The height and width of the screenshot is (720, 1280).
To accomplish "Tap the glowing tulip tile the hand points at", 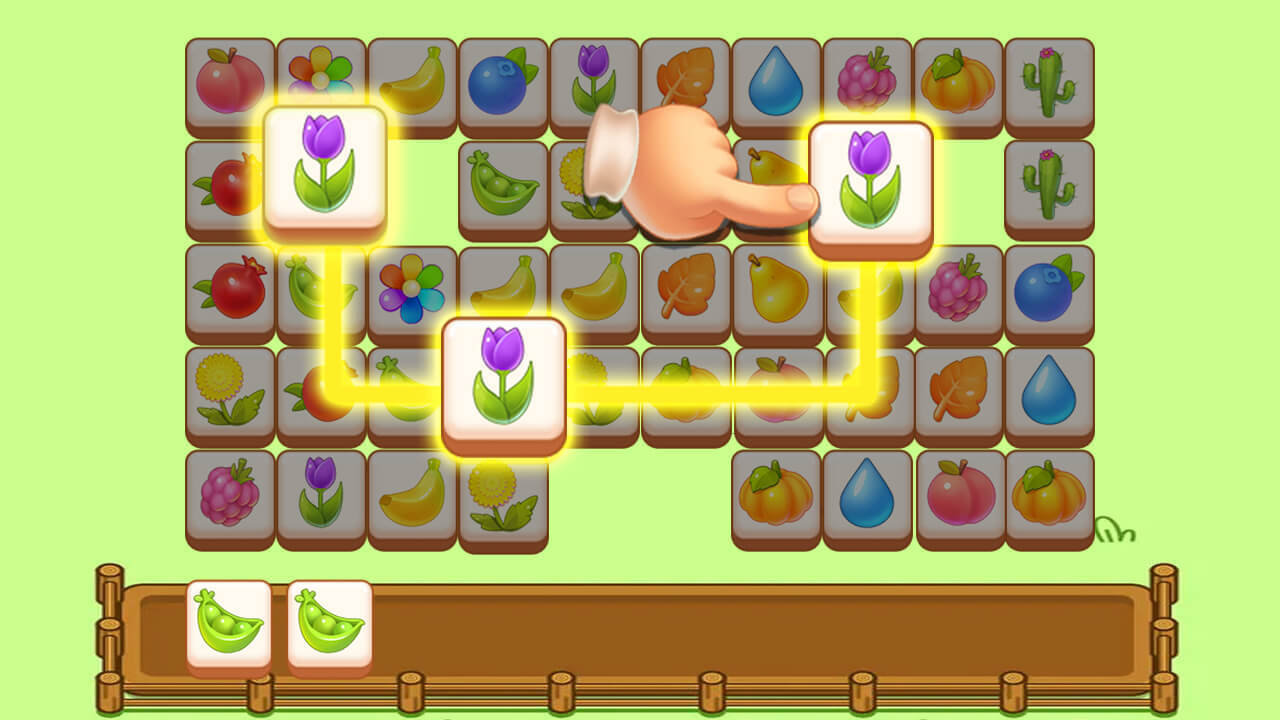I will (870, 185).
